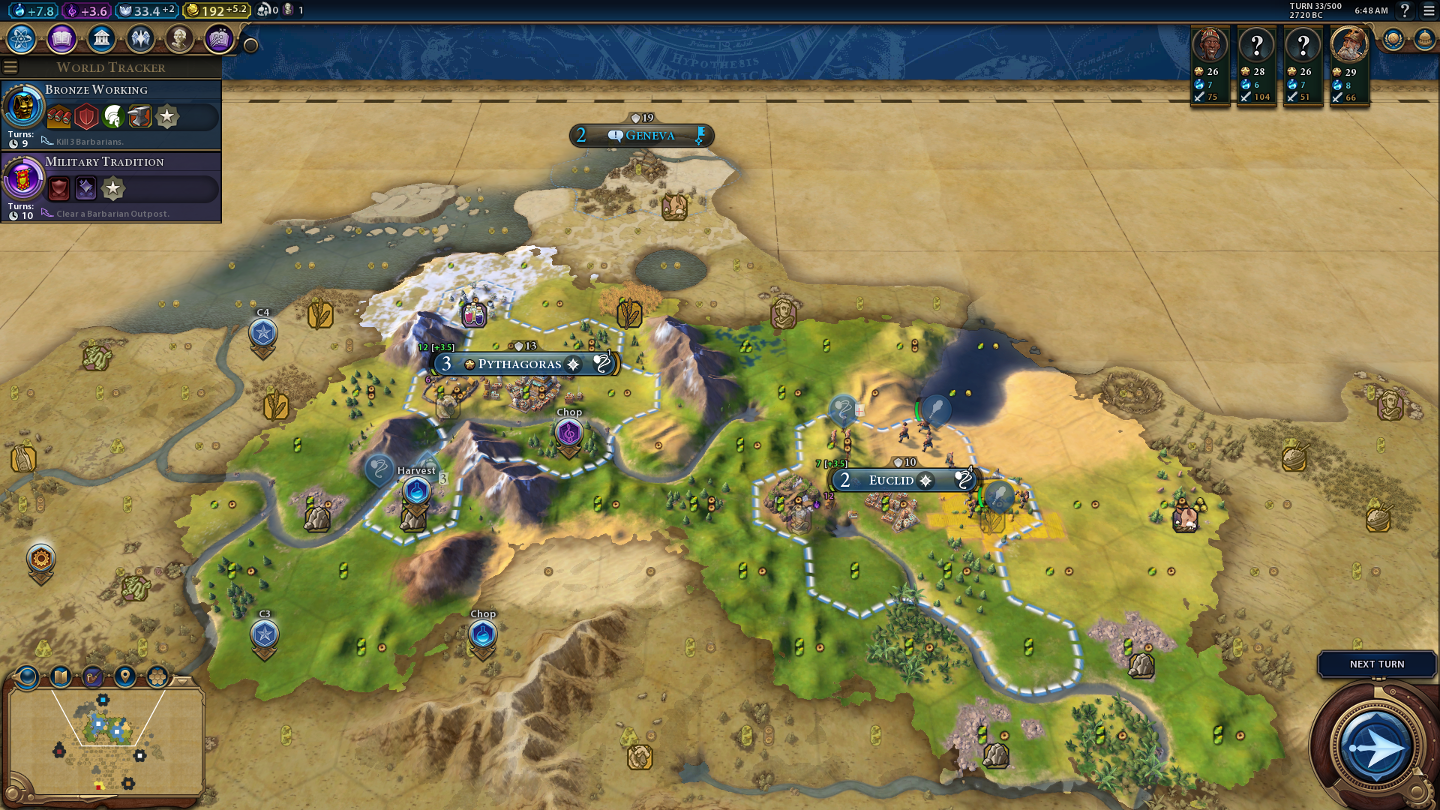Image resolution: width=1440 pixels, height=810 pixels.
Task: Open the Technology Tree
Action: (x=22, y=39)
